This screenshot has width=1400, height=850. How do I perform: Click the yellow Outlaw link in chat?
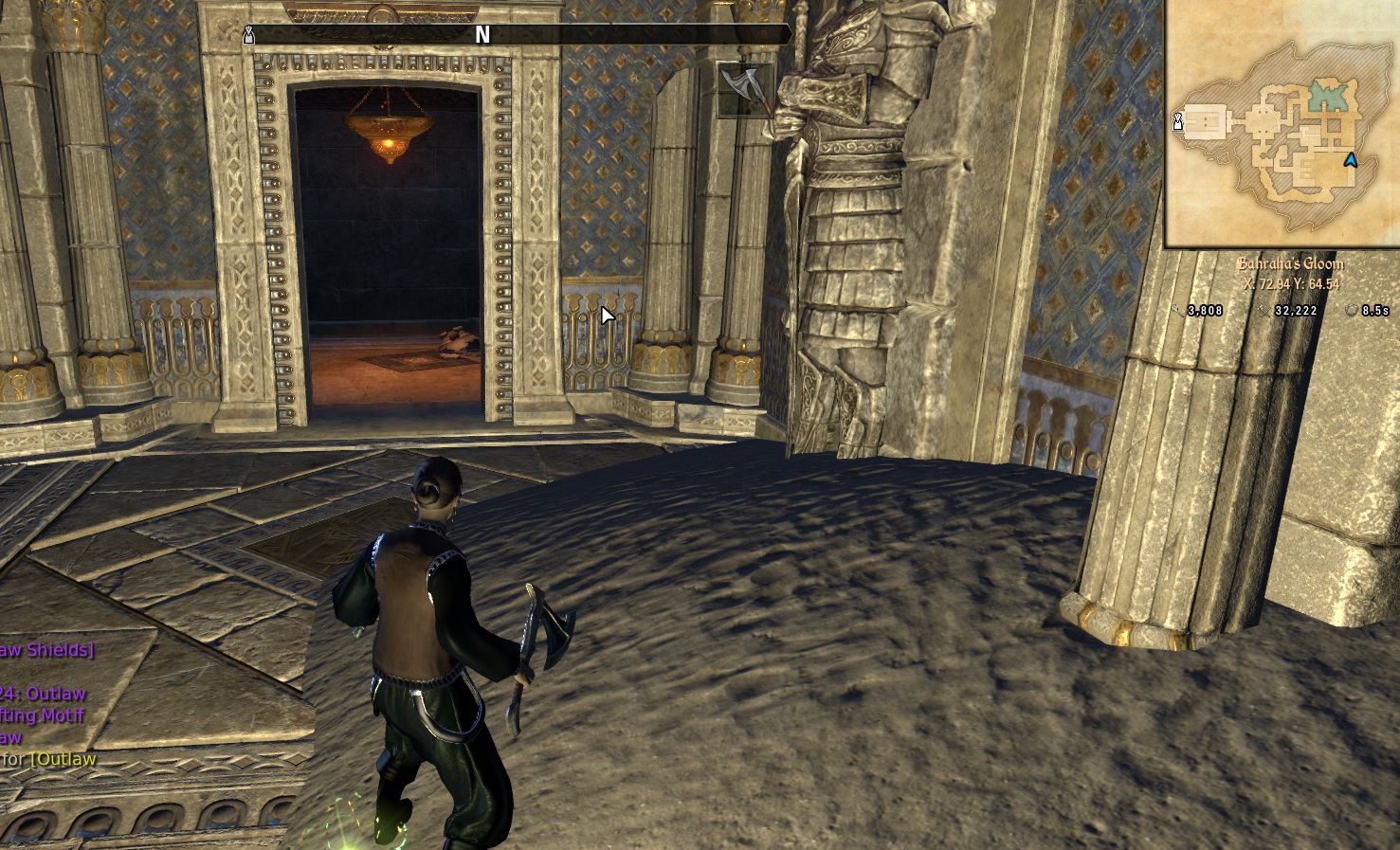pyautogui.click(x=64, y=759)
